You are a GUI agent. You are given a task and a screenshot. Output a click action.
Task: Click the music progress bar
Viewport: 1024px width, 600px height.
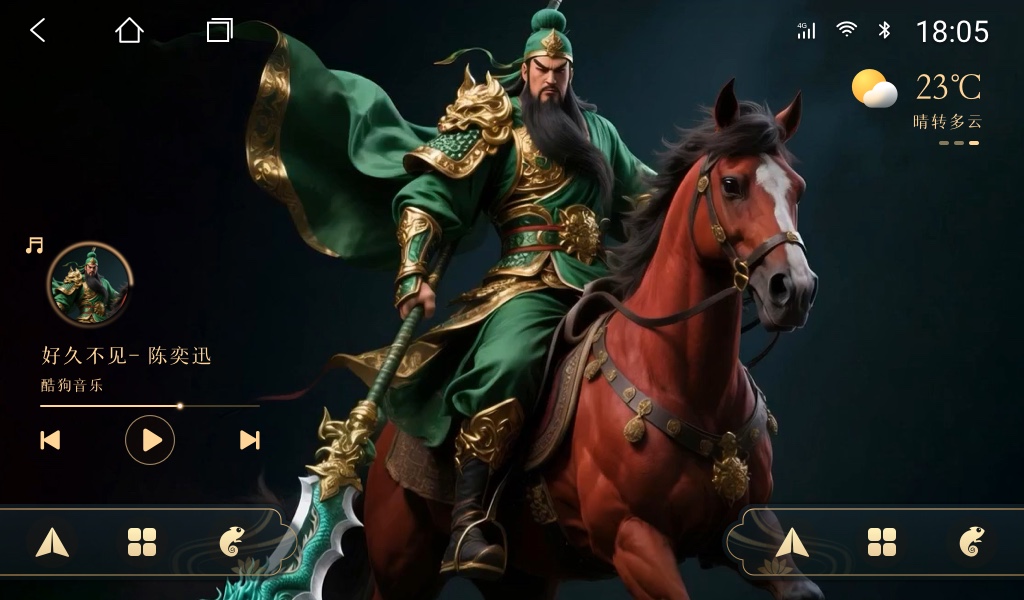click(x=150, y=406)
